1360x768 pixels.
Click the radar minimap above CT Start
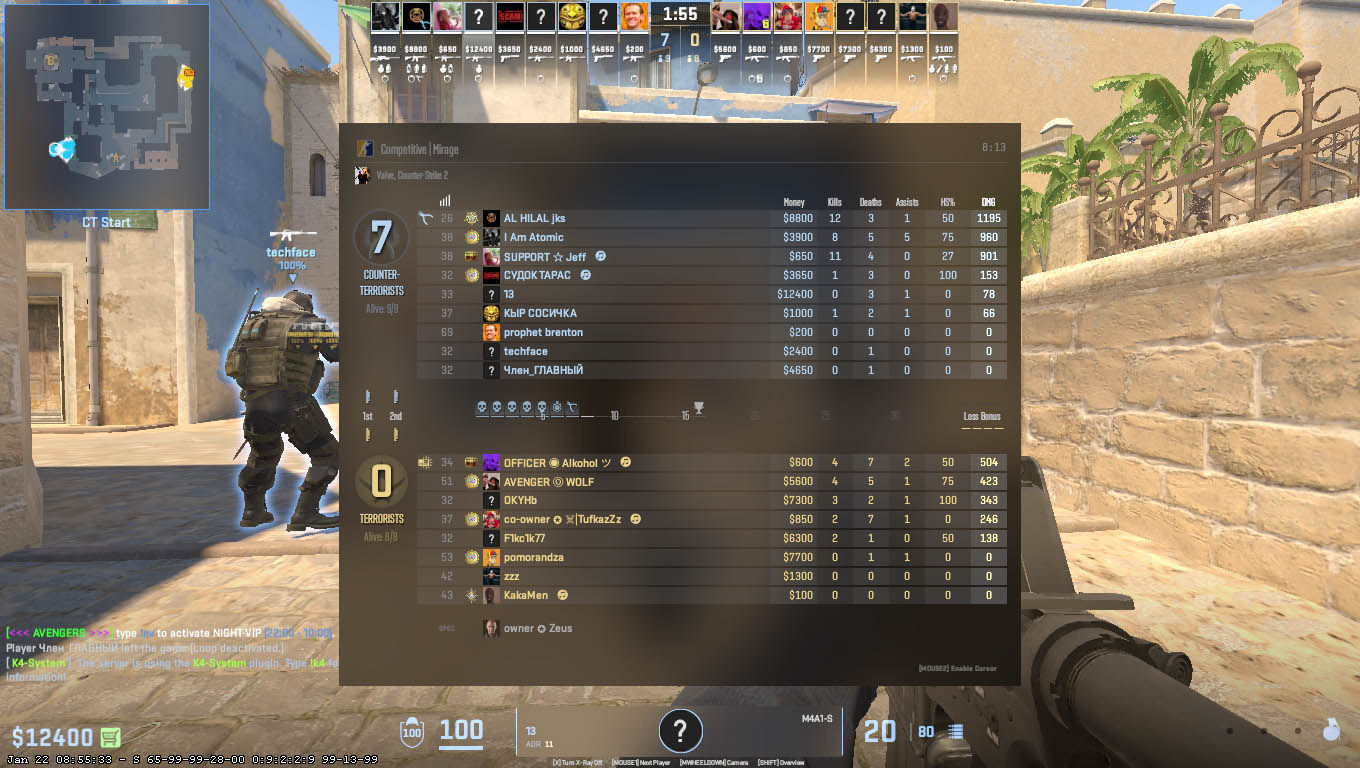[105, 105]
